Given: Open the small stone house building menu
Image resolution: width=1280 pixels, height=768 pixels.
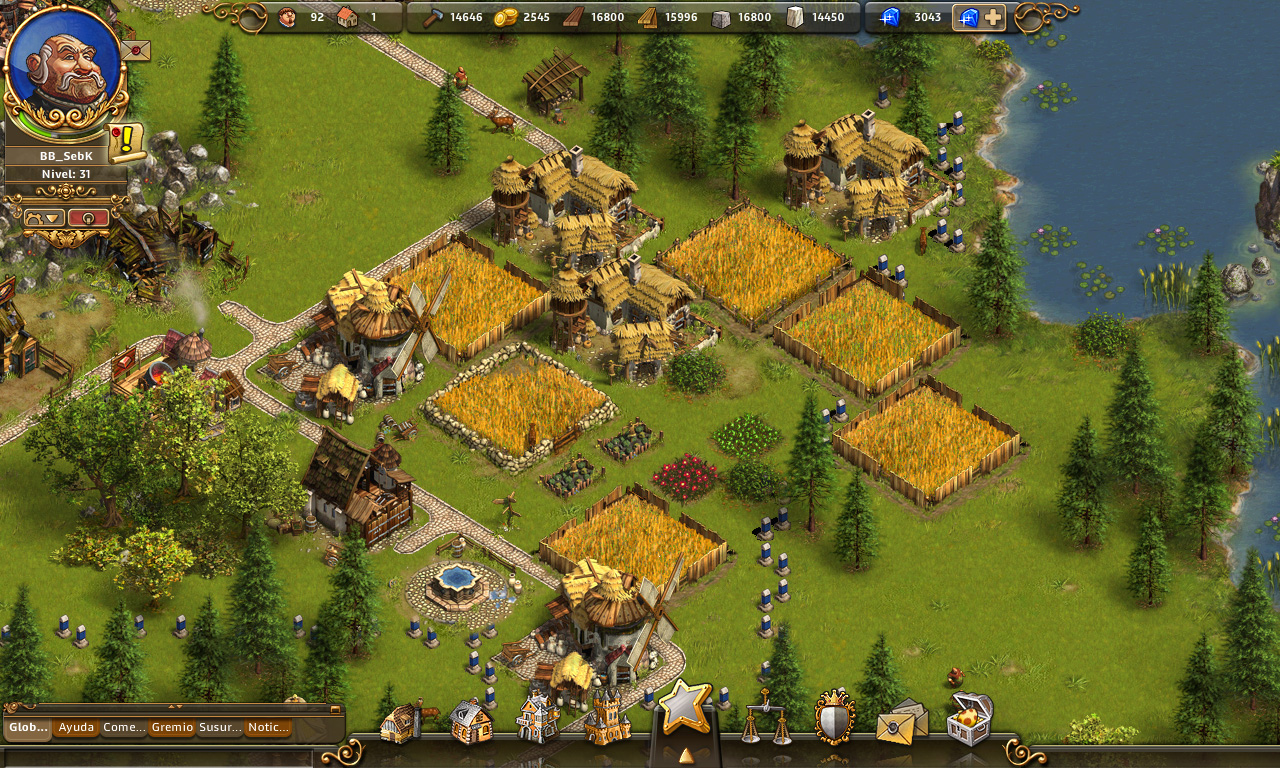Looking at the screenshot, I should click(x=471, y=721).
